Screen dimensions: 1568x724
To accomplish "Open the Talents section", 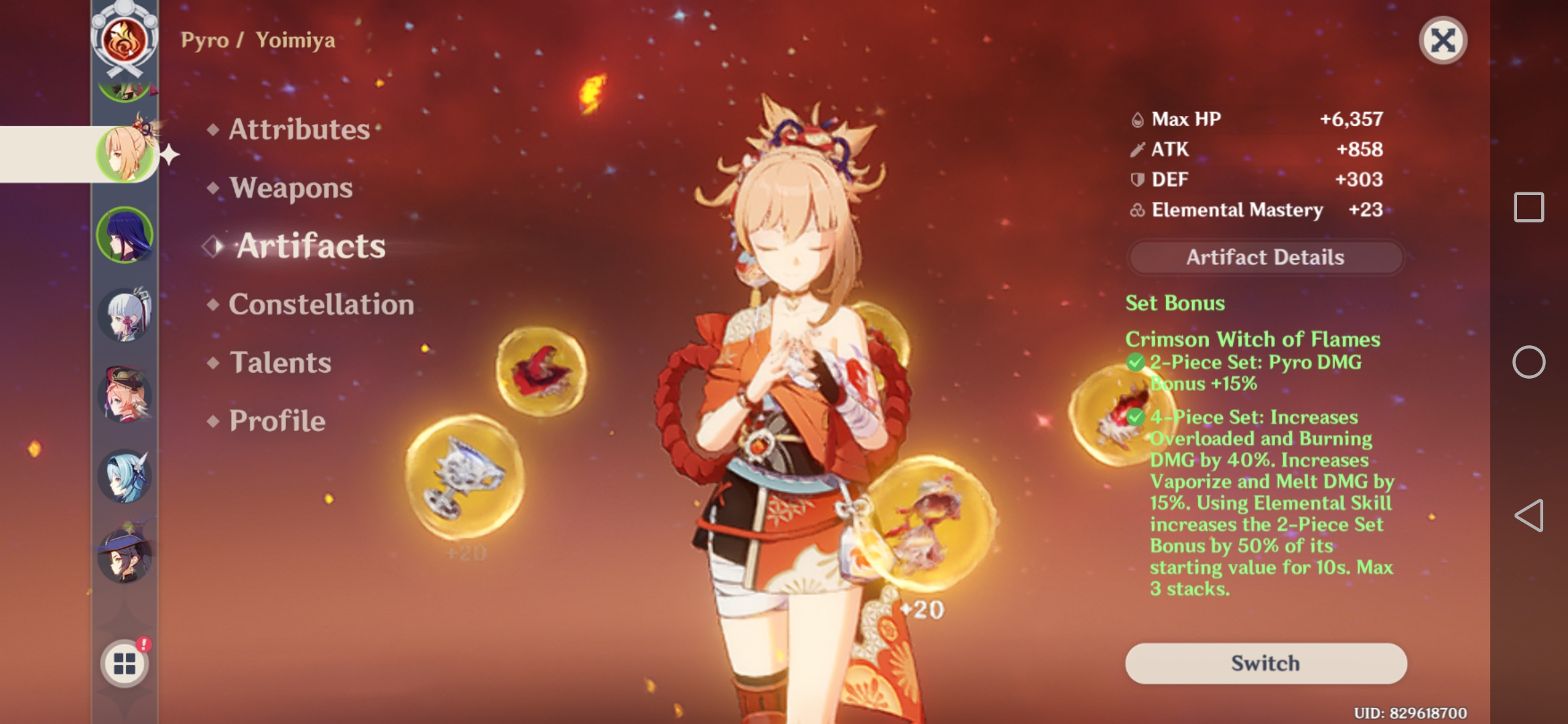I will (x=279, y=363).
